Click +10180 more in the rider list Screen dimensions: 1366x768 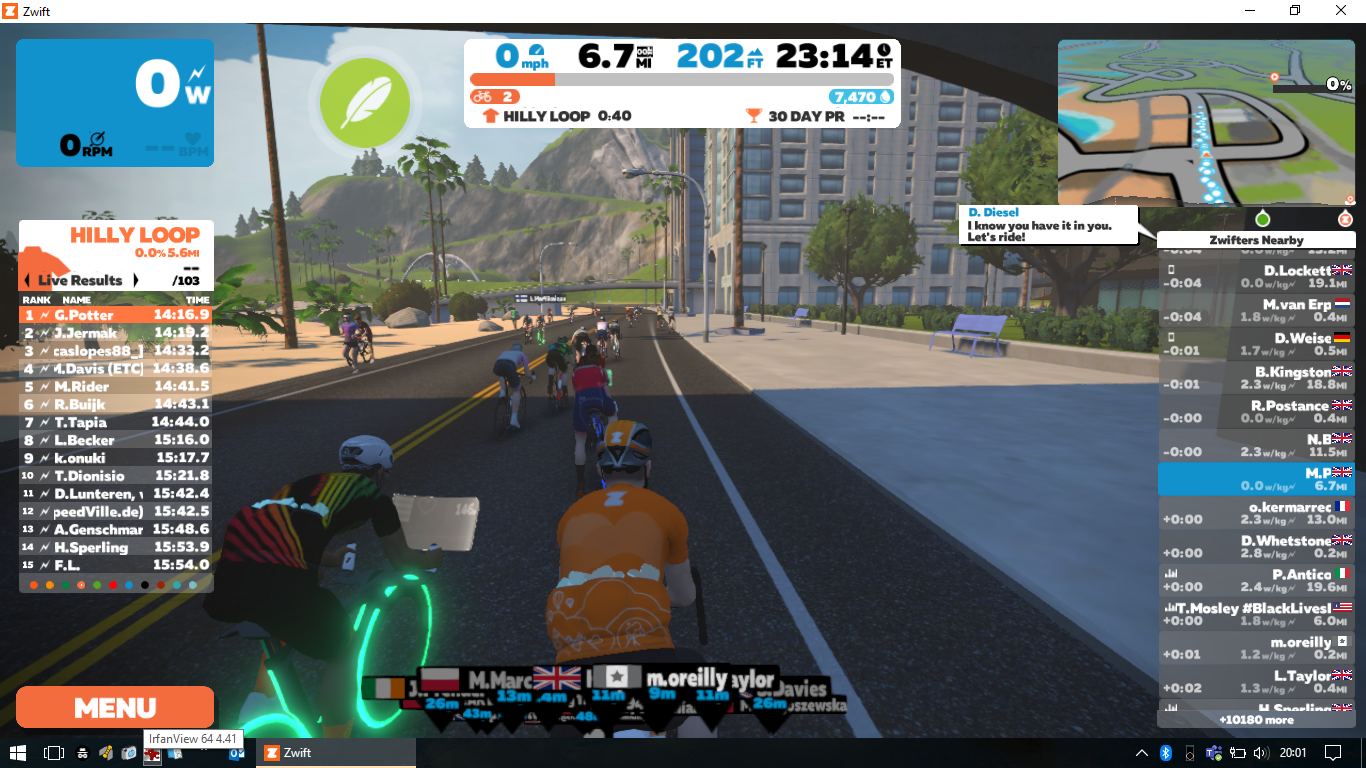[1256, 719]
